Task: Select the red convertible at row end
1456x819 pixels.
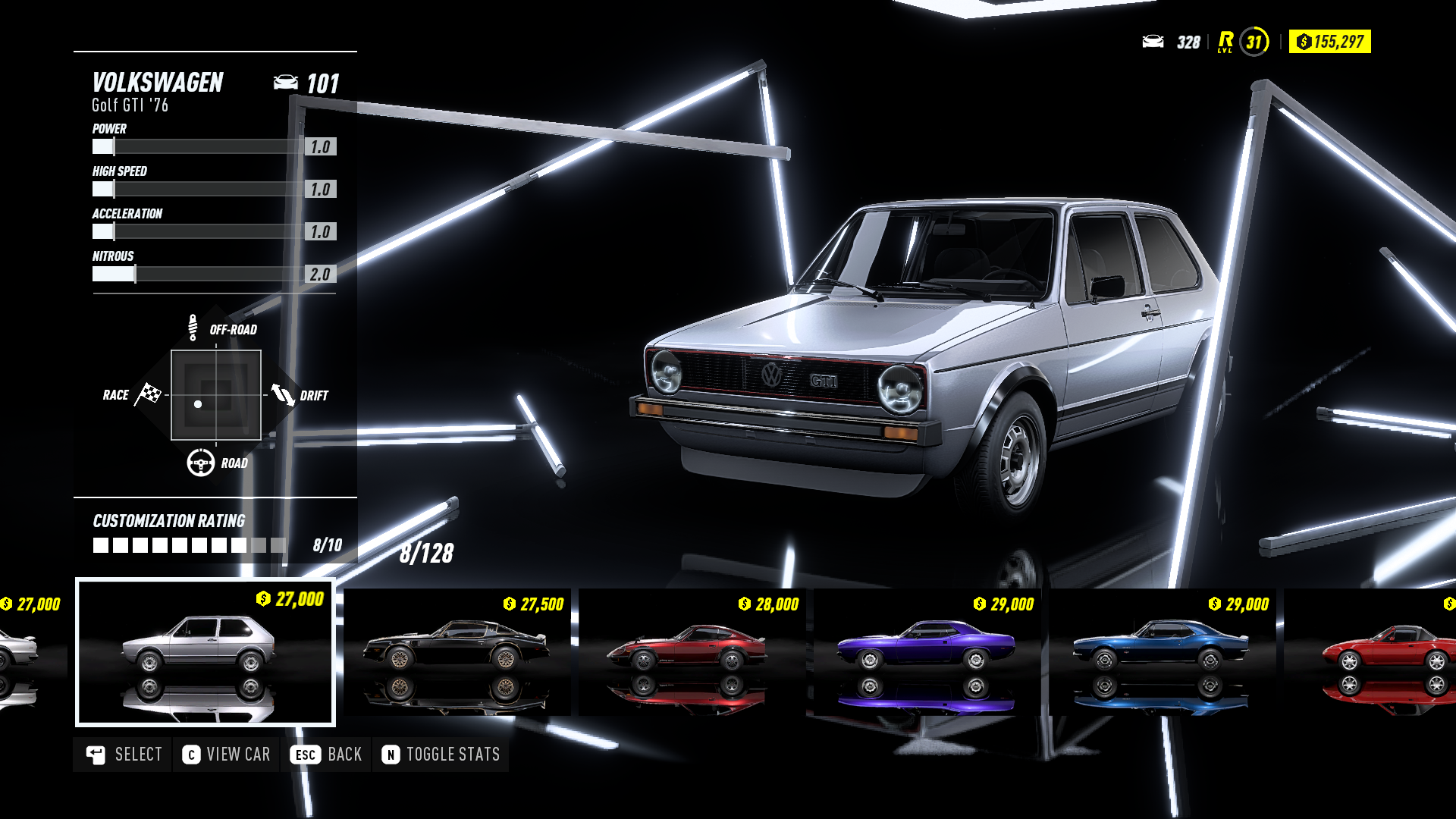Action: click(x=1373, y=652)
